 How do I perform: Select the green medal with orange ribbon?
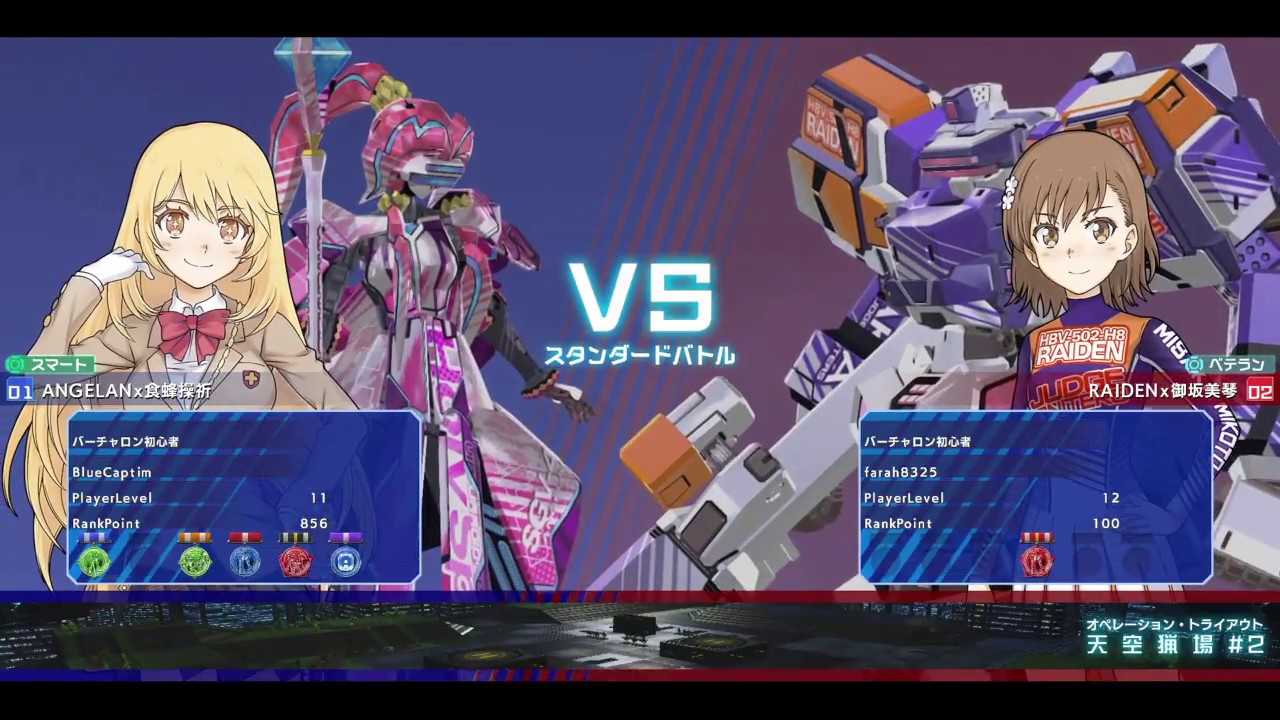(194, 562)
